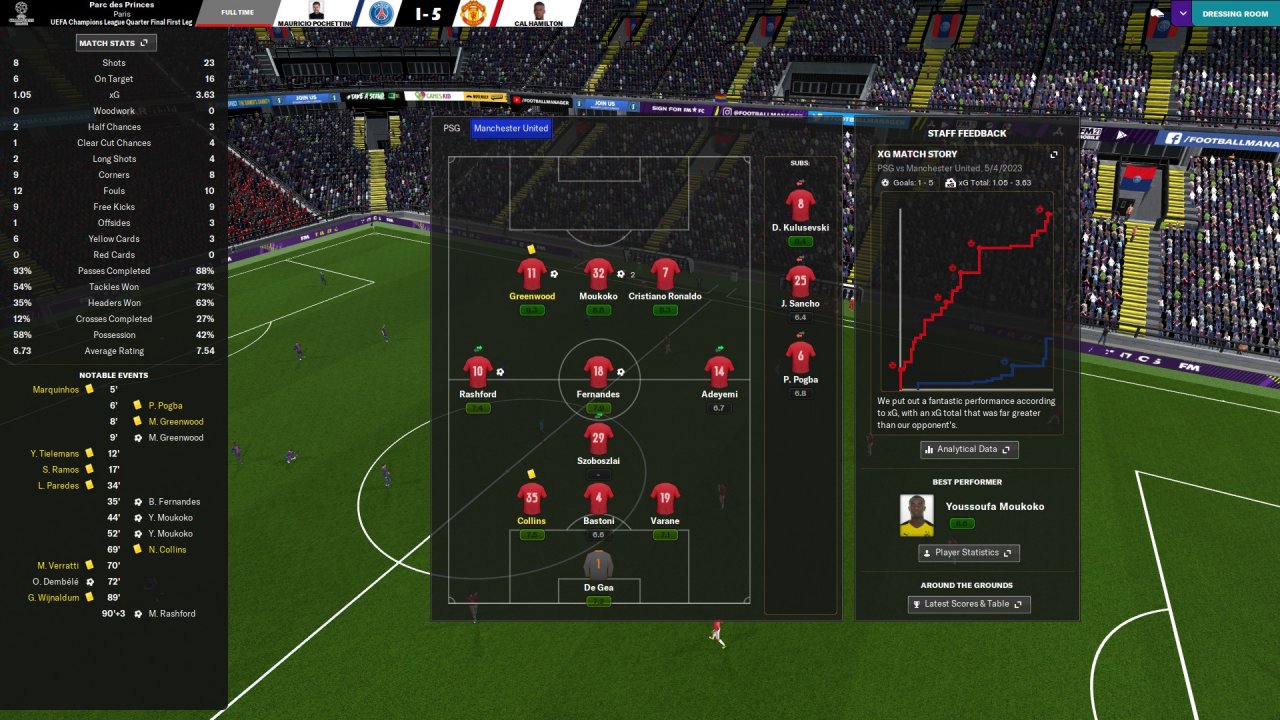Choose substitute D. Kulusevski
The image size is (1280, 720).
800,206
